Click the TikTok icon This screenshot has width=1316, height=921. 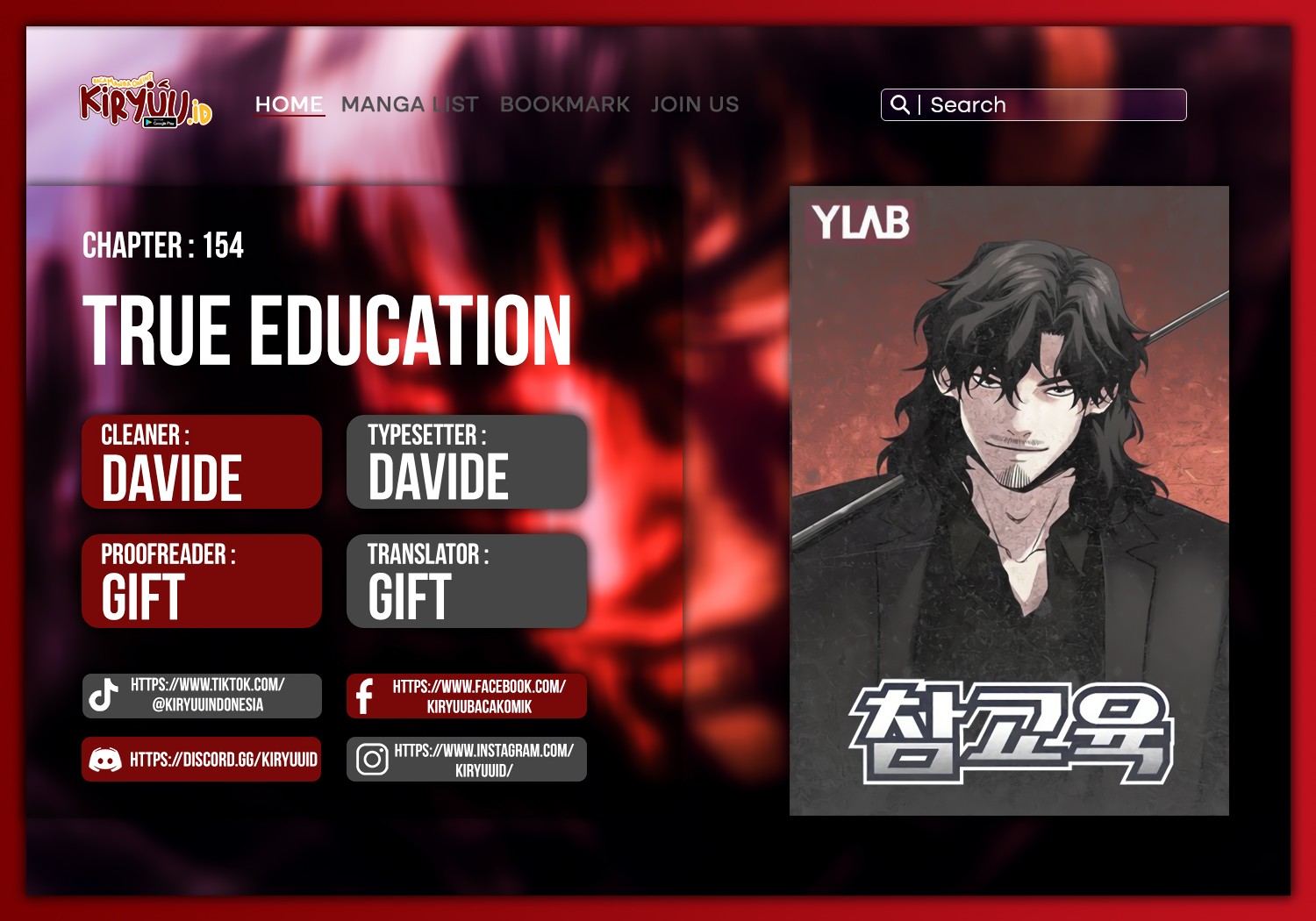tap(103, 696)
